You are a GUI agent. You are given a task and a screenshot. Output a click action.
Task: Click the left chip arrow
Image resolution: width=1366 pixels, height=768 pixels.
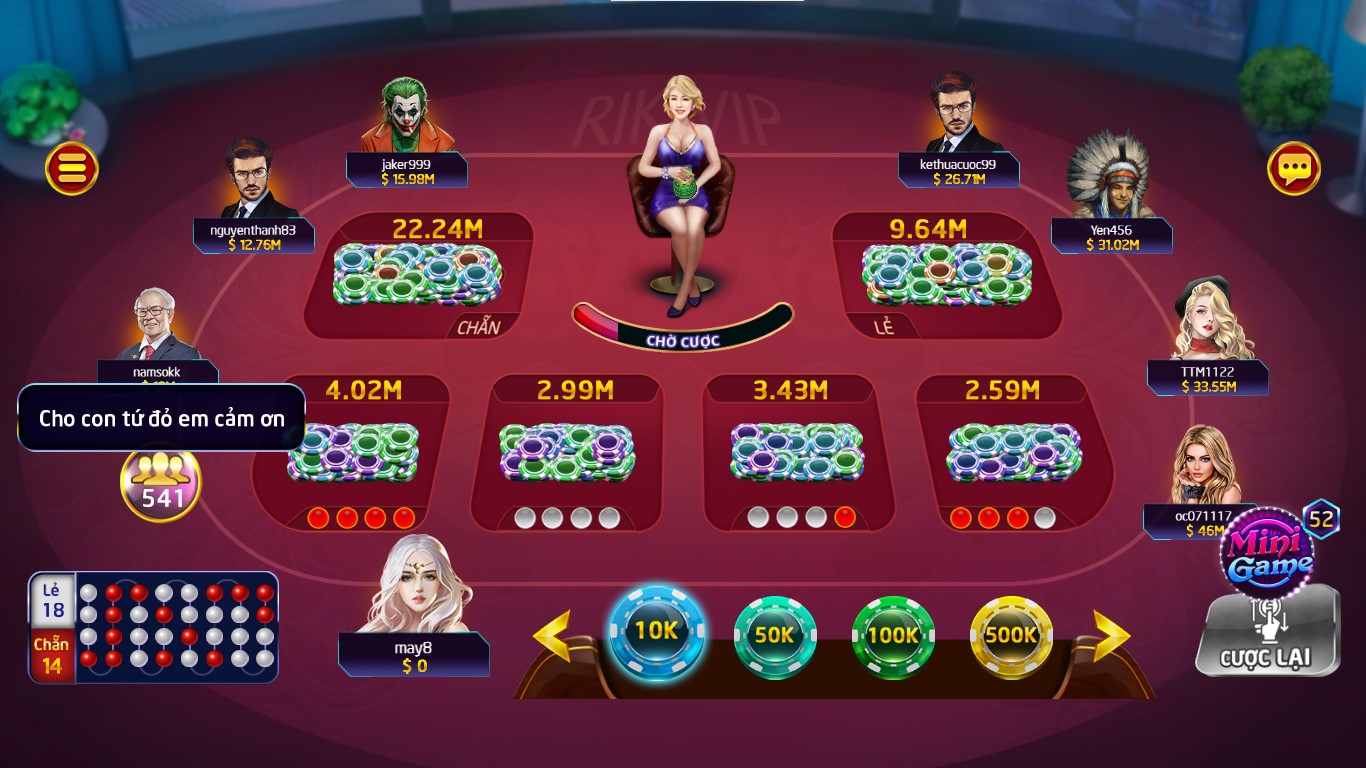[x=551, y=636]
